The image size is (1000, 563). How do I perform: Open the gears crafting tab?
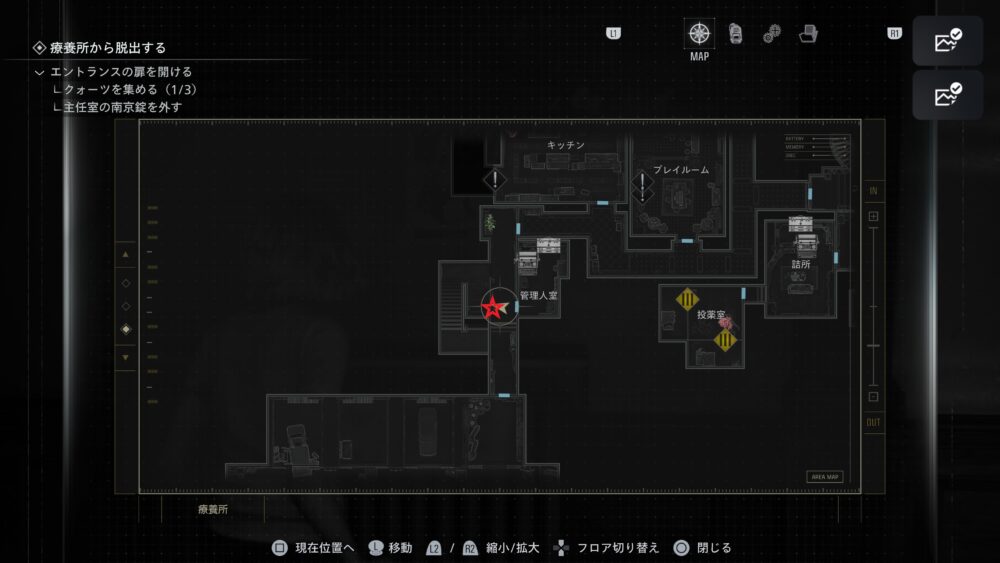click(x=771, y=34)
